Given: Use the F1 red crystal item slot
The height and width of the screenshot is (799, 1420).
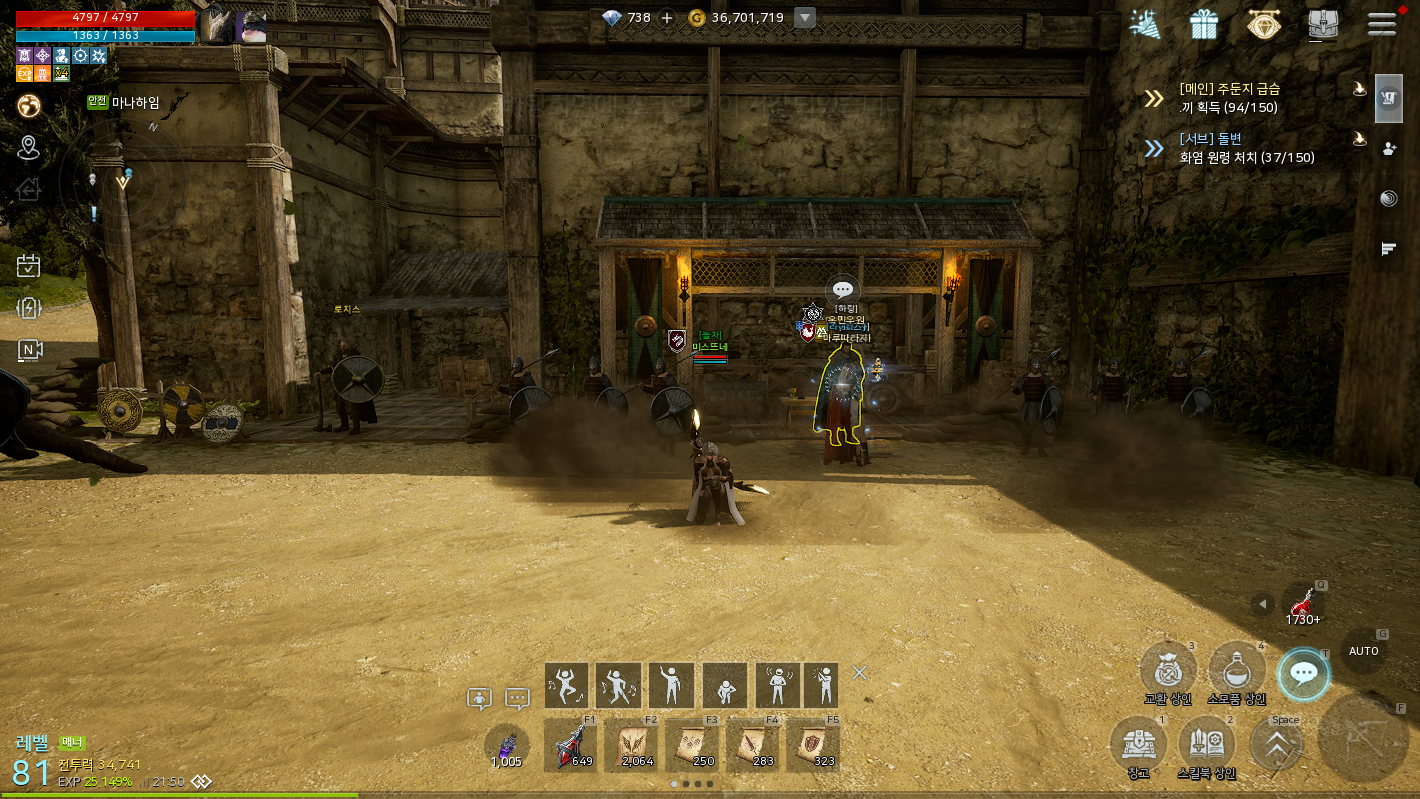Looking at the screenshot, I should pyautogui.click(x=570, y=746).
